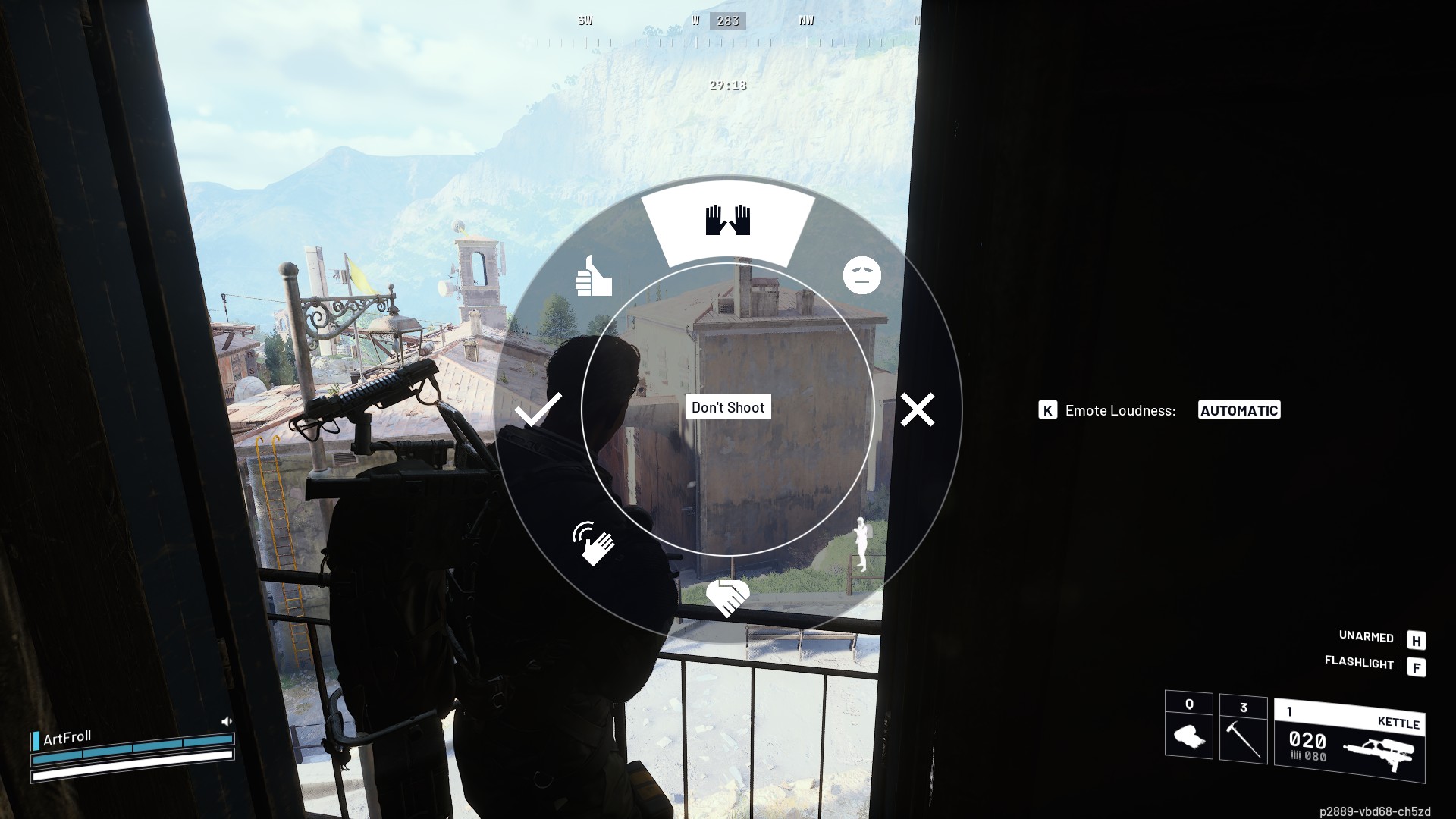Choose the X no emote
This screenshot has height=819, width=1456.
point(917,410)
